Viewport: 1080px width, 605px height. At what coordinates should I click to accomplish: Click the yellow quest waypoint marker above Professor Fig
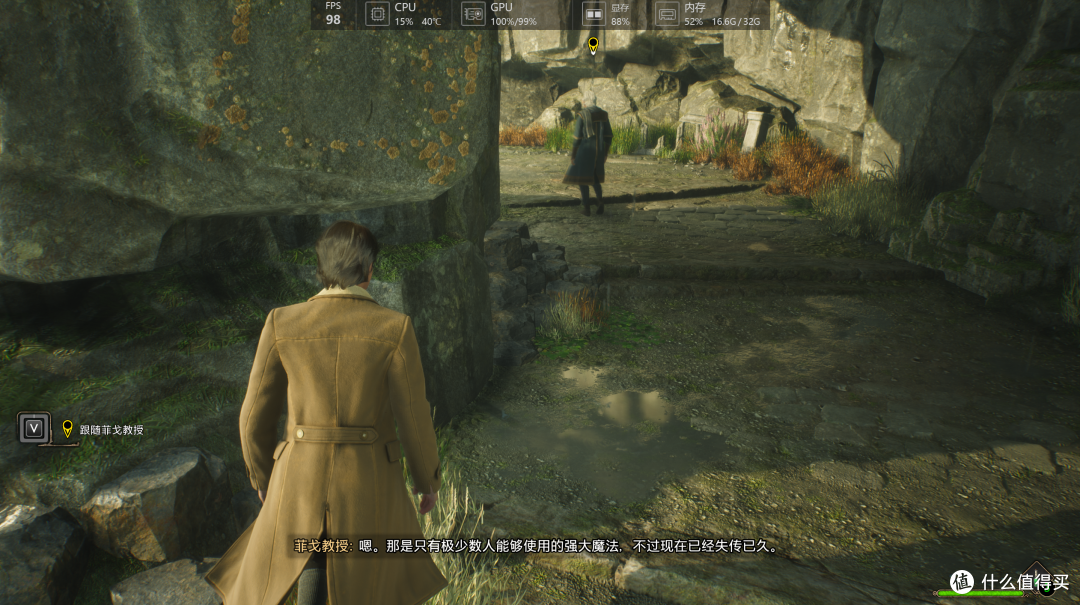593,45
